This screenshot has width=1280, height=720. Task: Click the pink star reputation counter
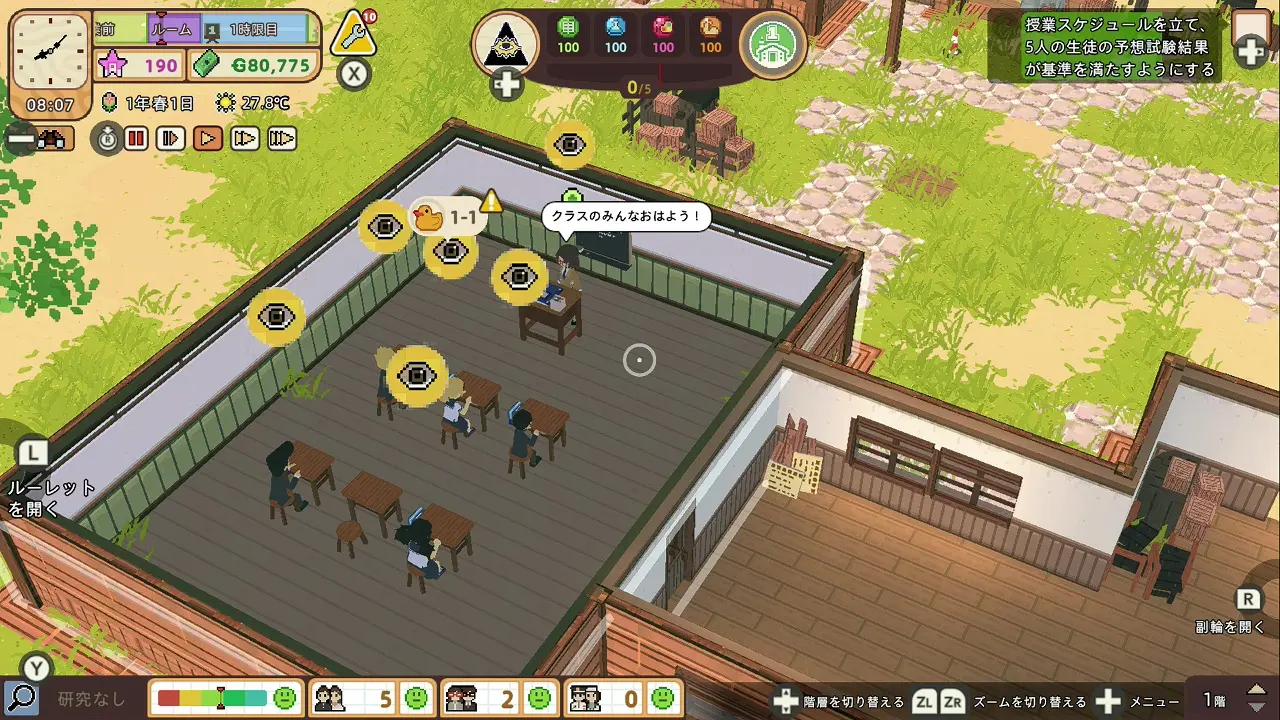click(138, 66)
